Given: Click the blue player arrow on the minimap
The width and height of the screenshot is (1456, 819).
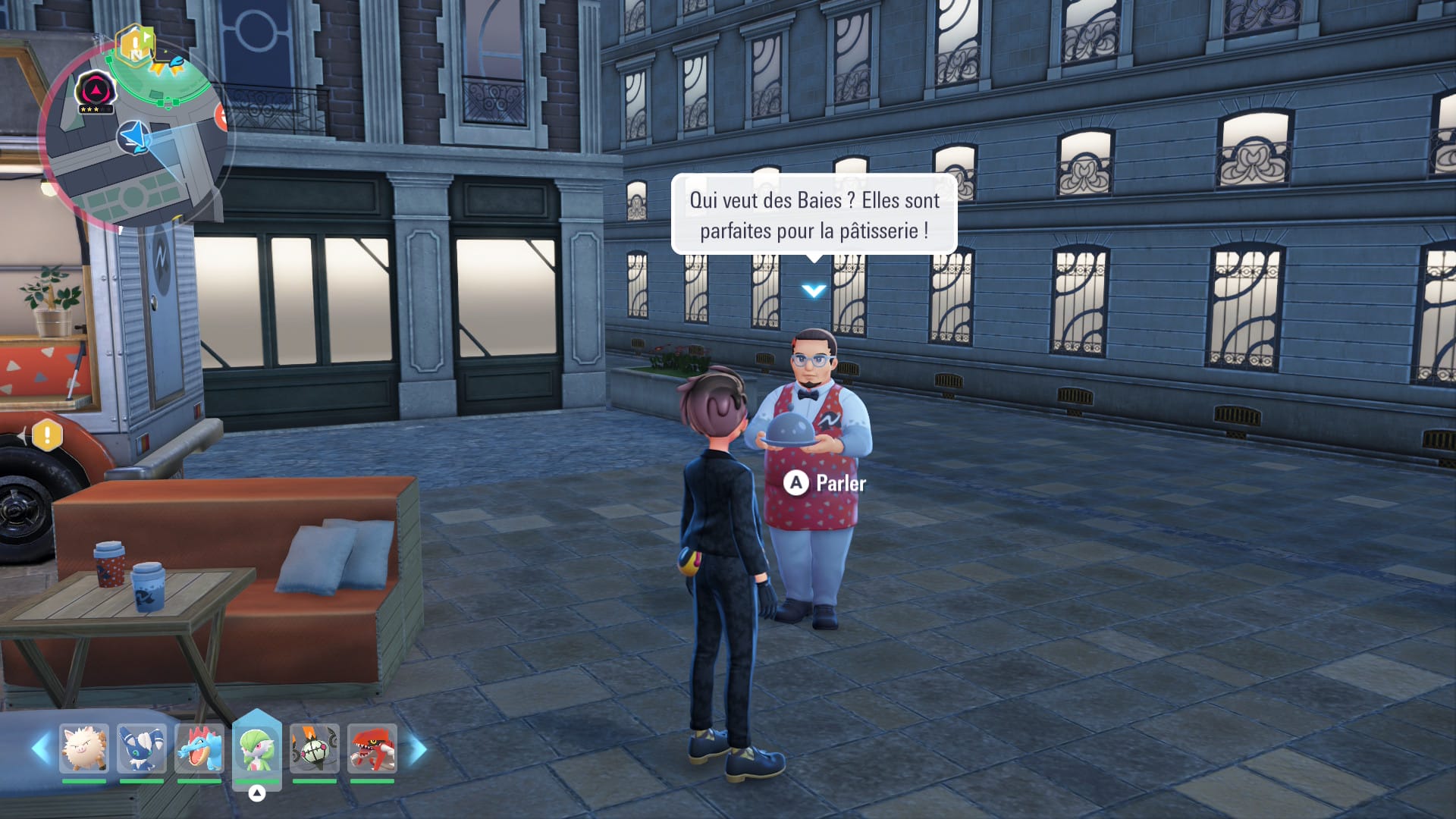Looking at the screenshot, I should point(134,137).
